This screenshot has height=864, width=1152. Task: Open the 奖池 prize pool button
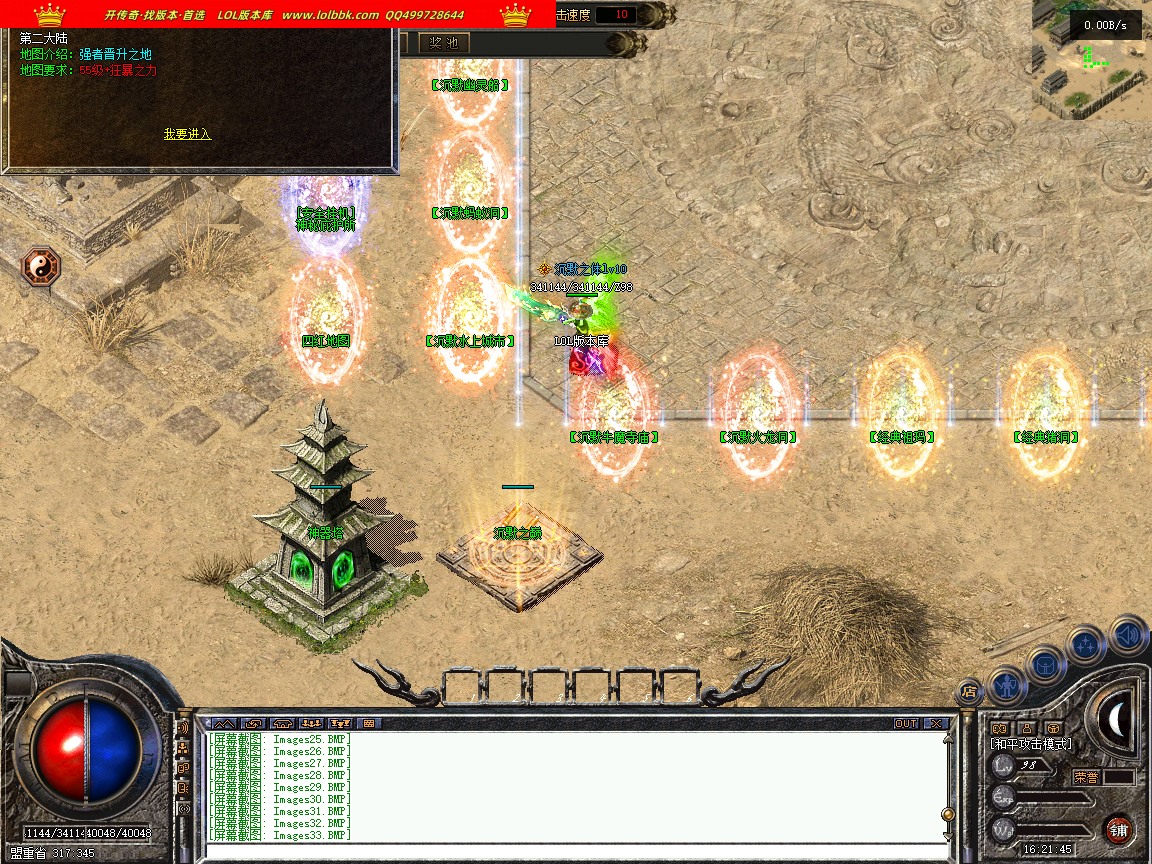(443, 43)
